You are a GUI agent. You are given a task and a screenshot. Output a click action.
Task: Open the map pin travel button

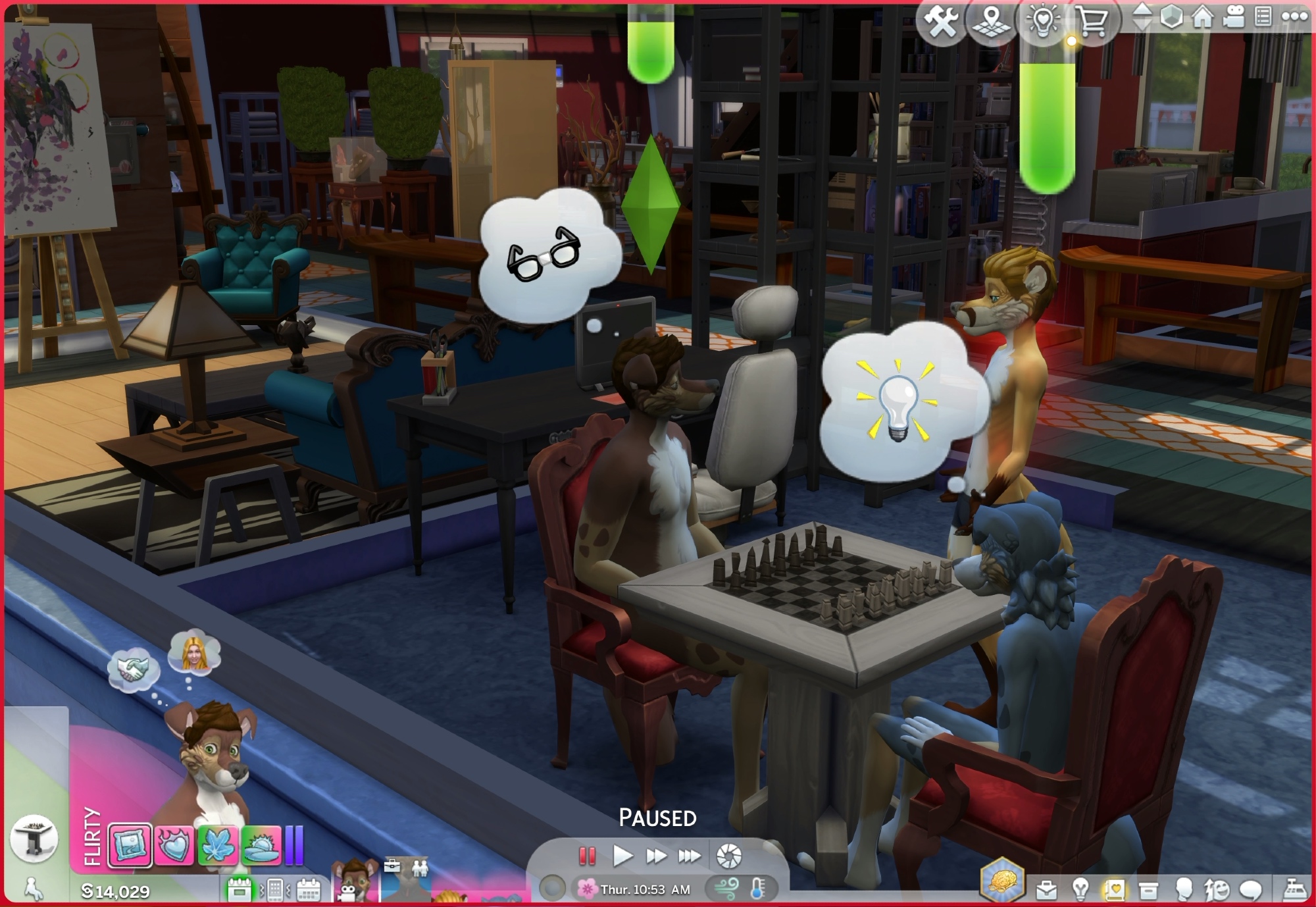[x=992, y=21]
